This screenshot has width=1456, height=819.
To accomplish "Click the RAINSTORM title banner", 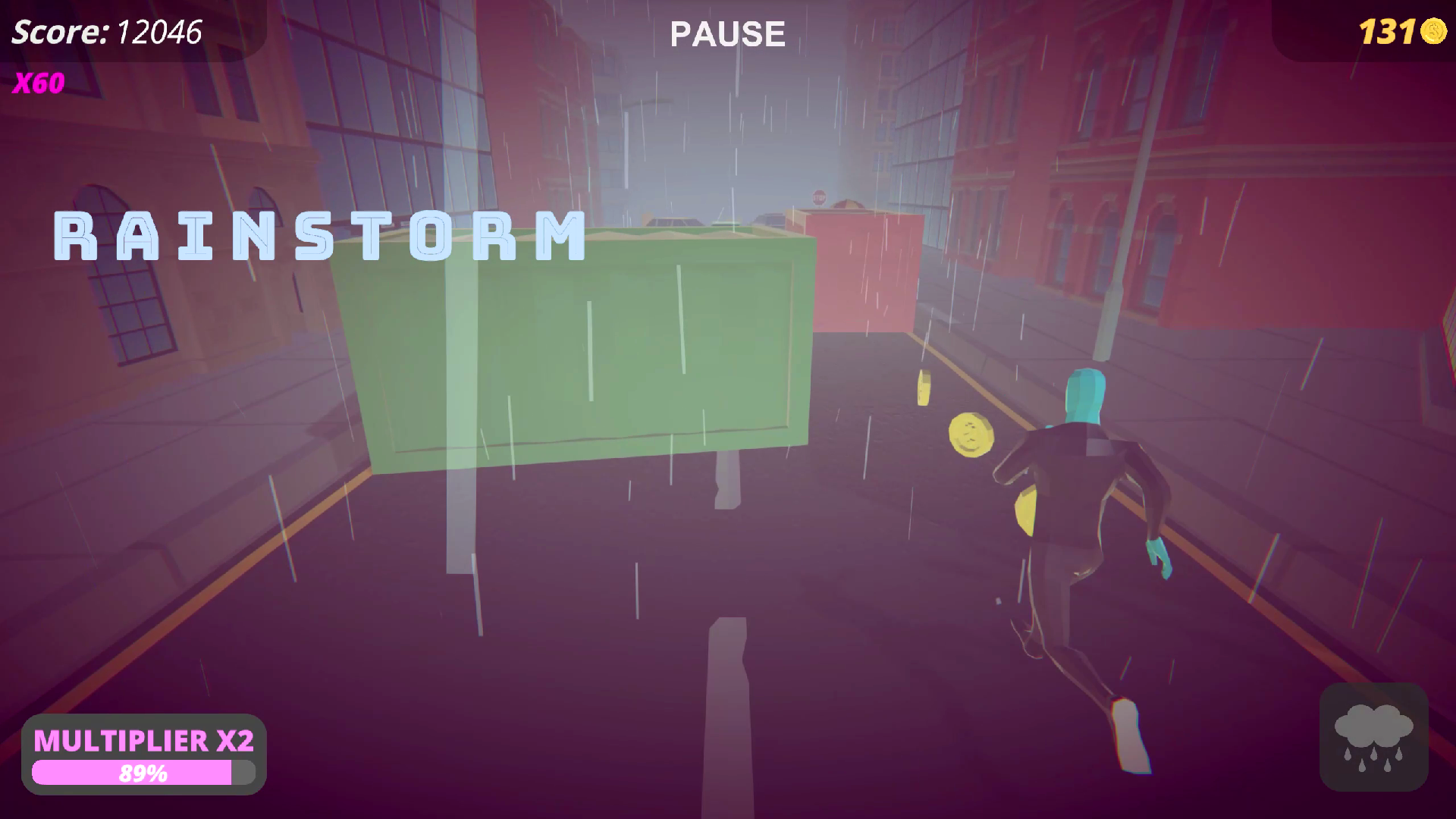I will 318,235.
